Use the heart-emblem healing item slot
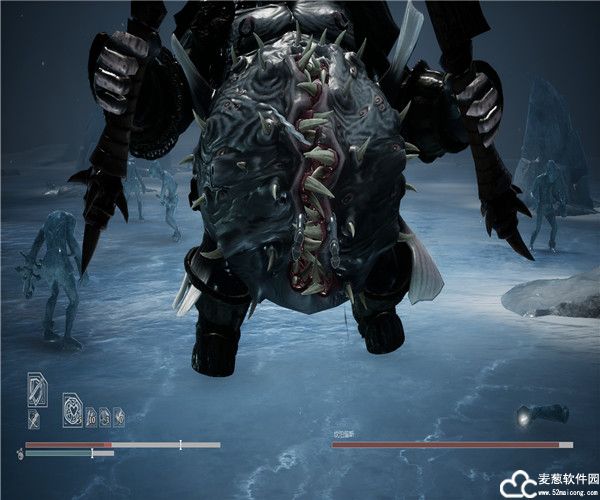The image size is (600, 500). [x=73, y=409]
